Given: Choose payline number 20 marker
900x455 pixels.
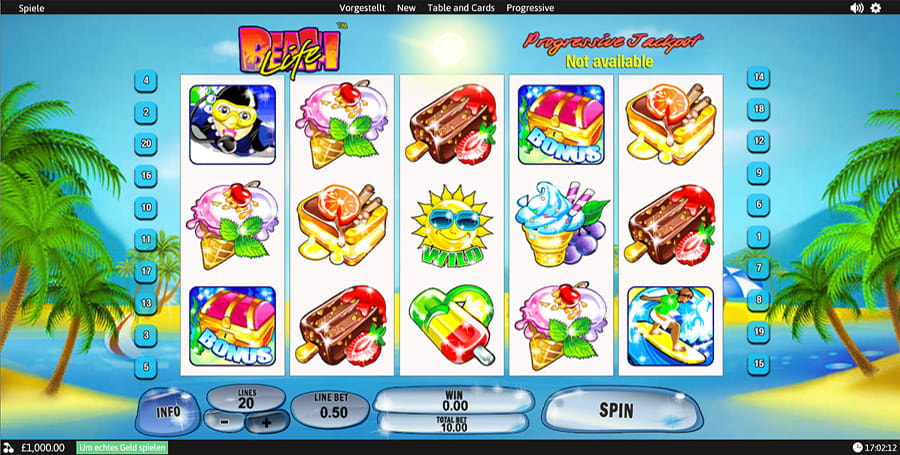Looking at the screenshot, I should coord(147,144).
